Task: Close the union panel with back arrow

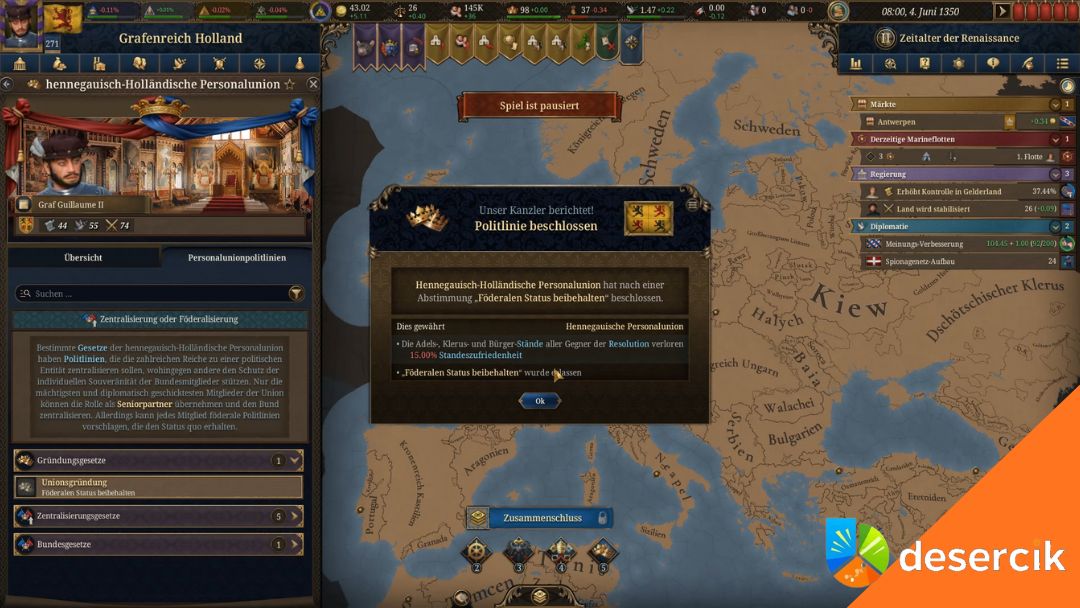Action: [x=7, y=84]
